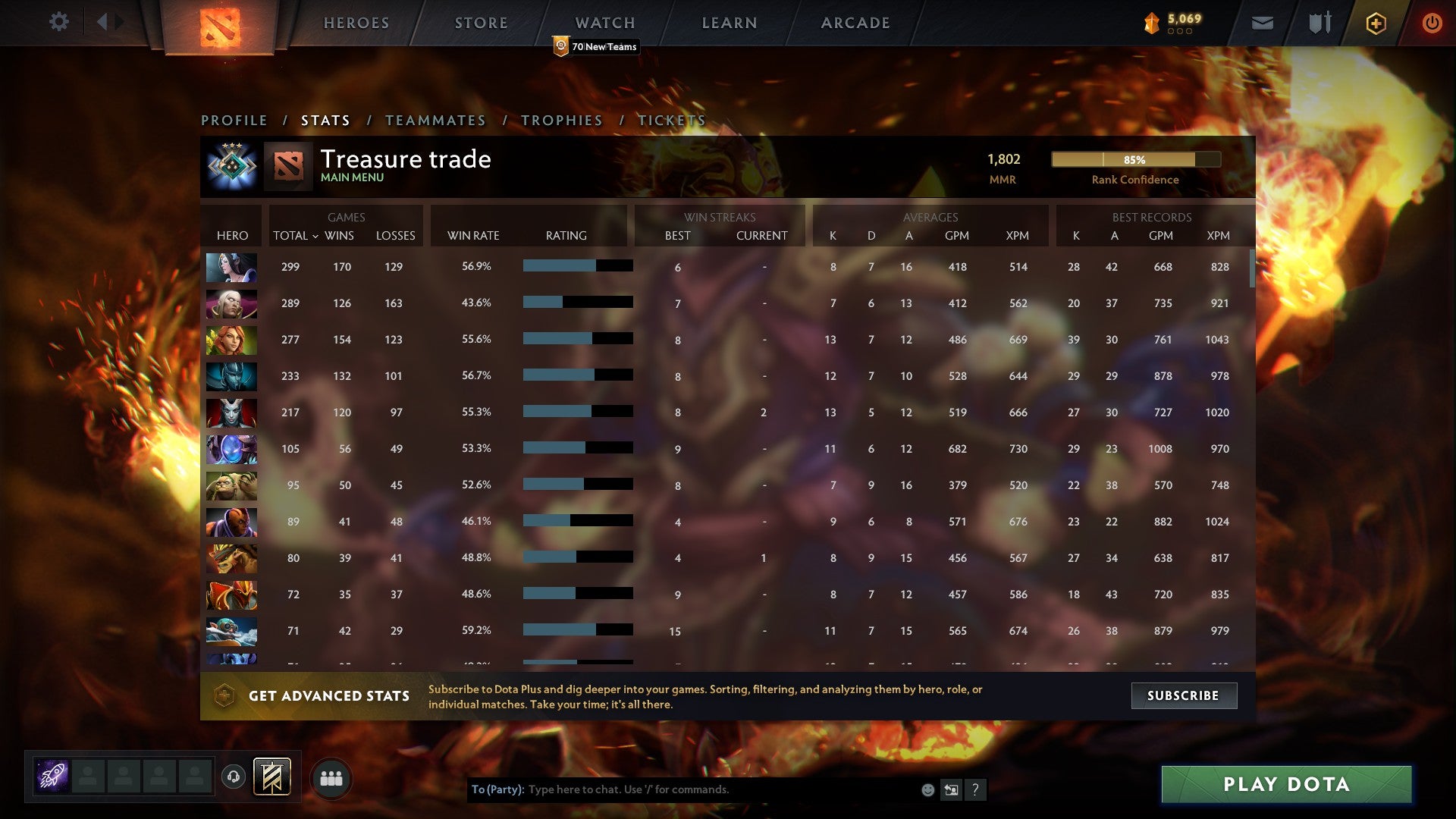Image resolution: width=1456 pixels, height=819 pixels.
Task: Click the party chat input field
Action: 682,789
